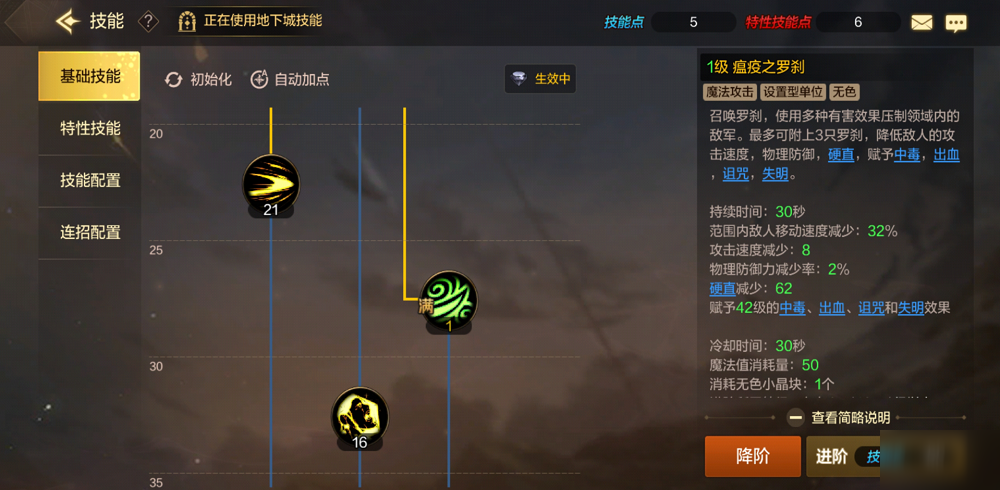
Task: Reset skills with the 初始化 button
Action: tap(198, 79)
